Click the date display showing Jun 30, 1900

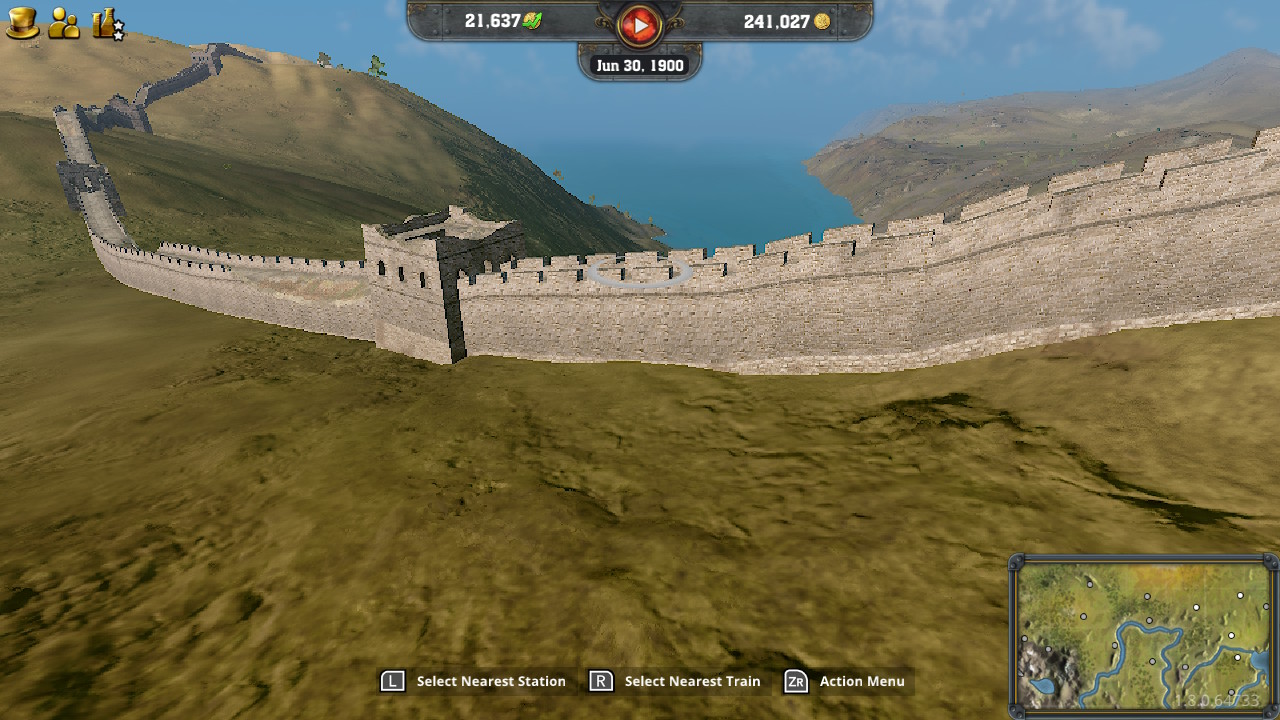[x=640, y=64]
